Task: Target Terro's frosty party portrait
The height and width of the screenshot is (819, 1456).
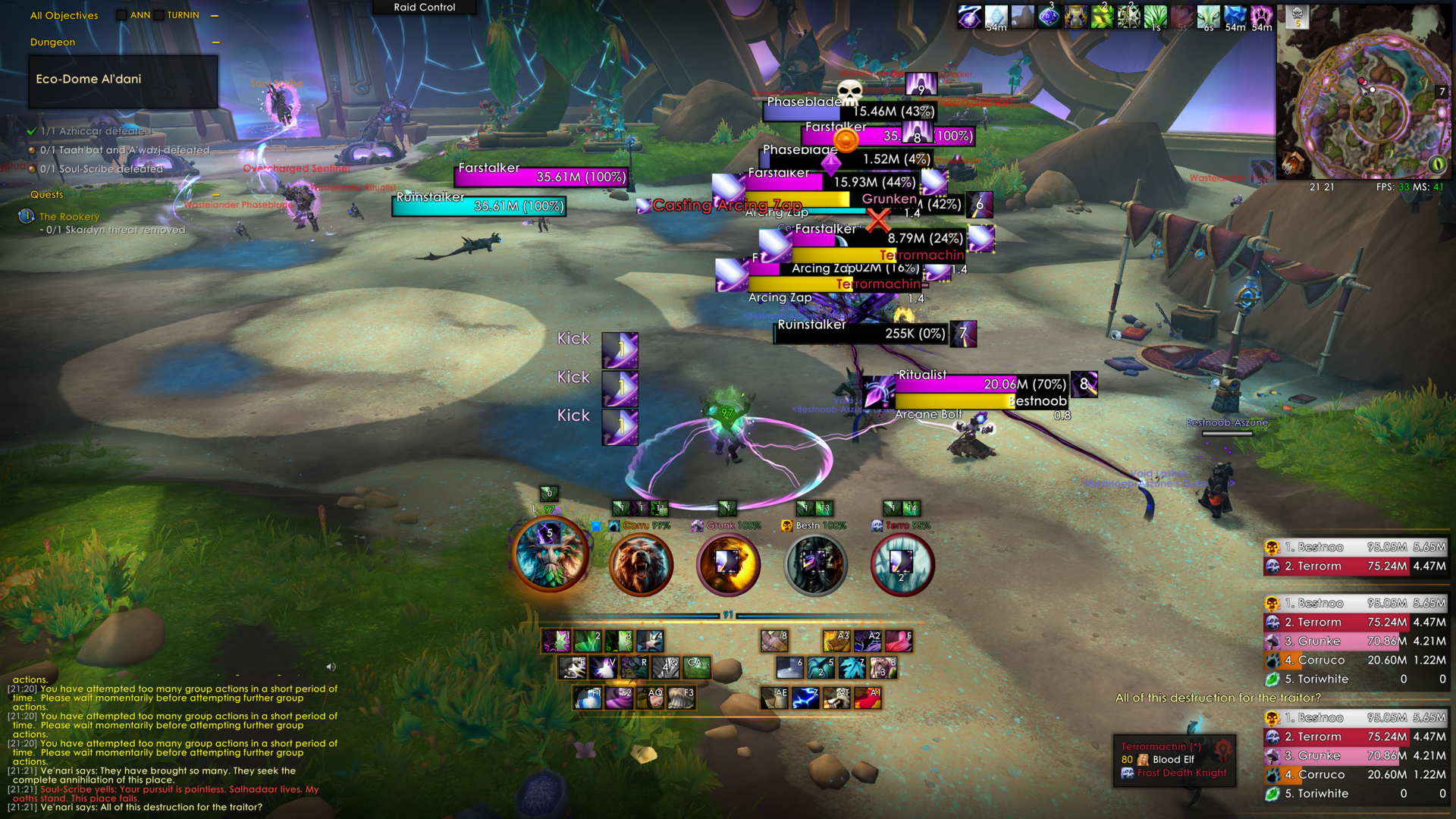Action: pos(902,565)
